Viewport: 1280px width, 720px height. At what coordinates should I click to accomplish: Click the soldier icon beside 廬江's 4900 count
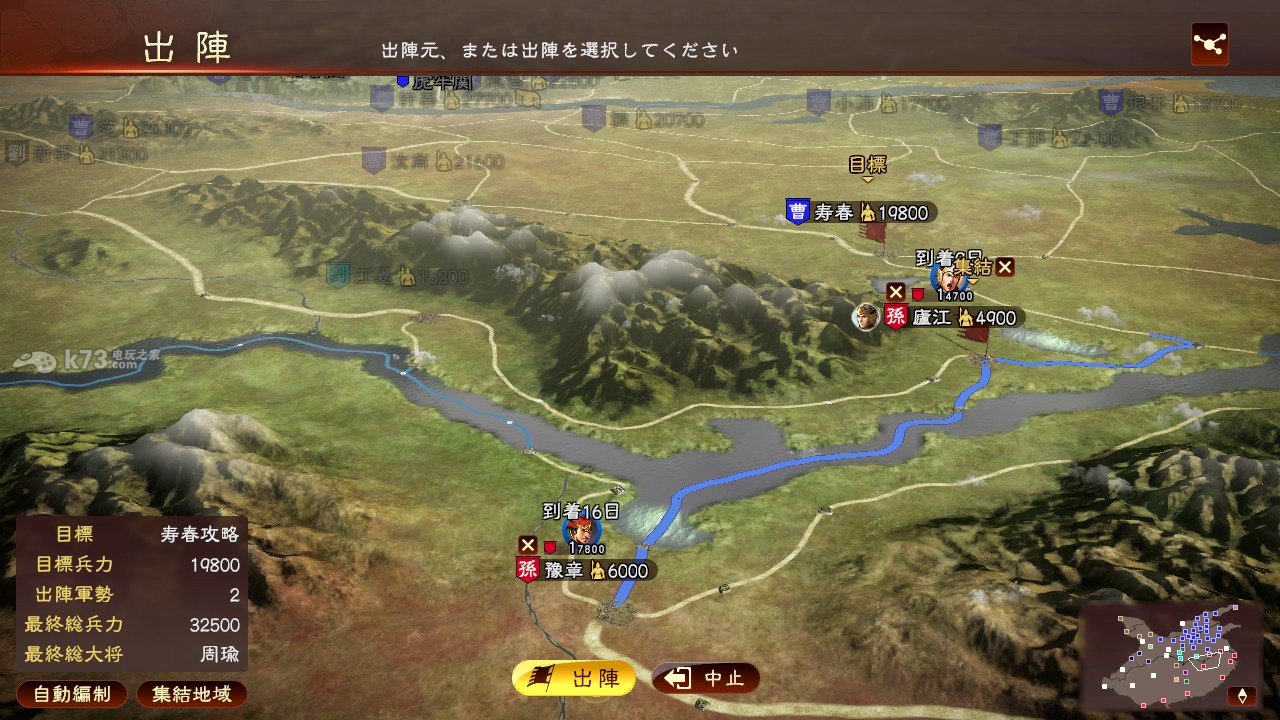tap(966, 319)
